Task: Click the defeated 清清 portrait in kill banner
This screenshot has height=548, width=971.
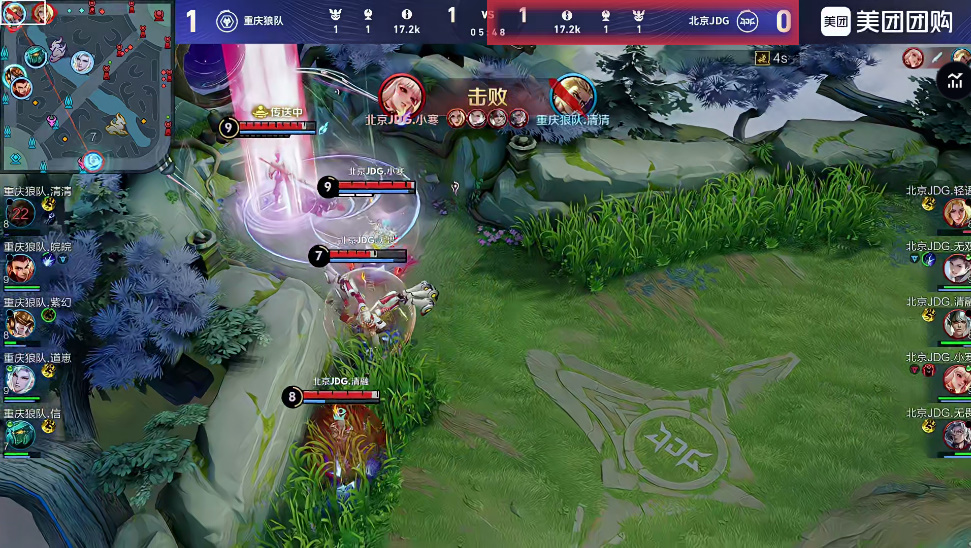Action: [572, 96]
